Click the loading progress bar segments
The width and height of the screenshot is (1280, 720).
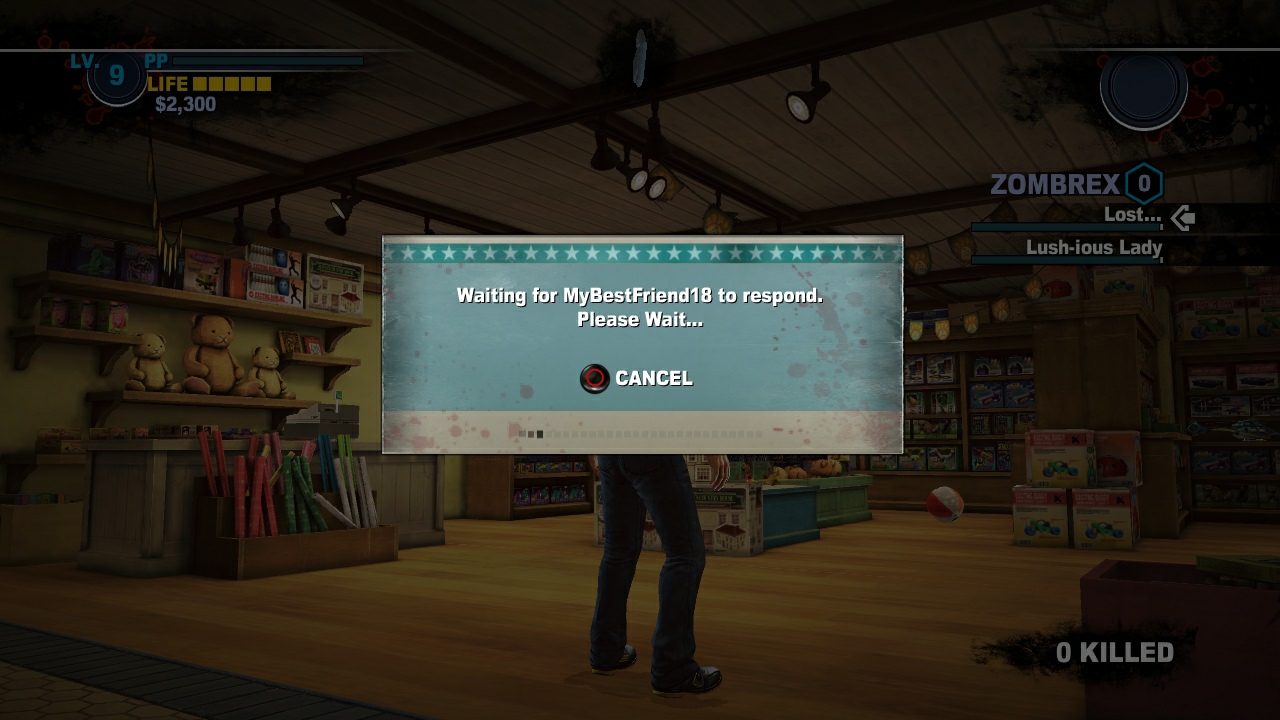[x=640, y=434]
